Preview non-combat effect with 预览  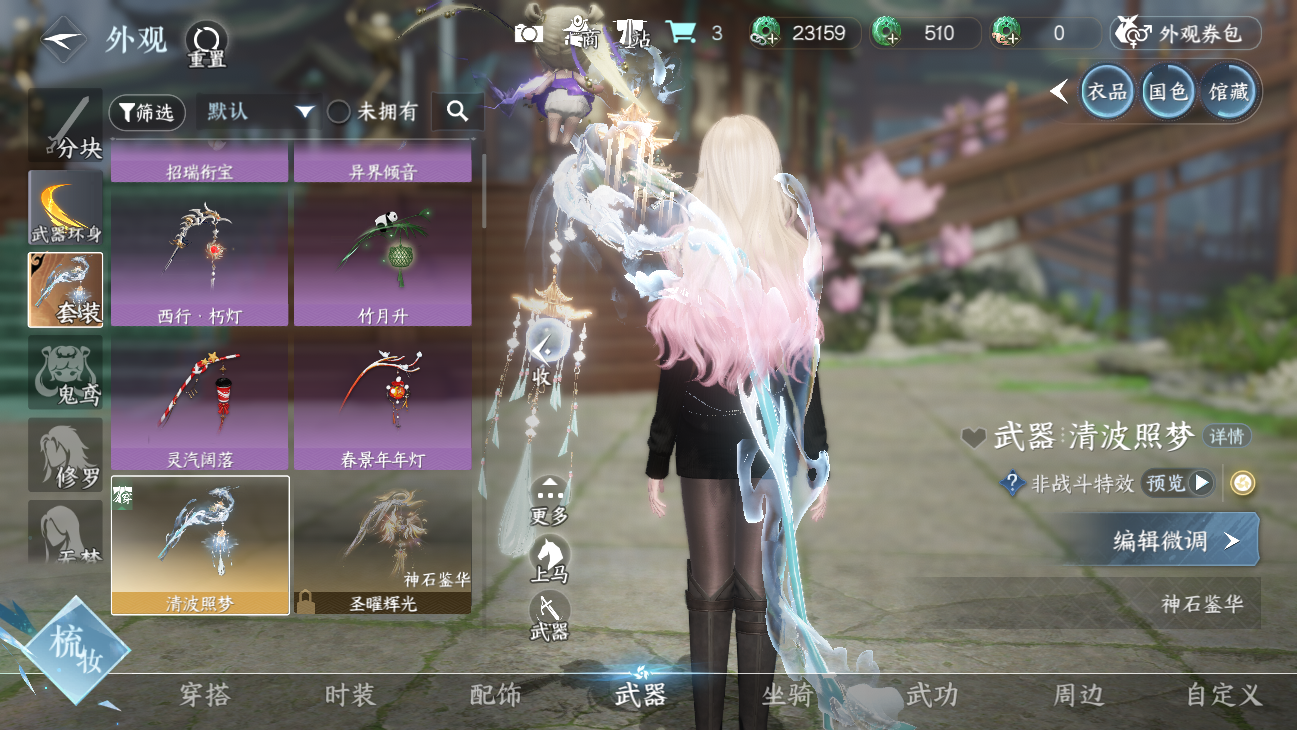point(1176,483)
